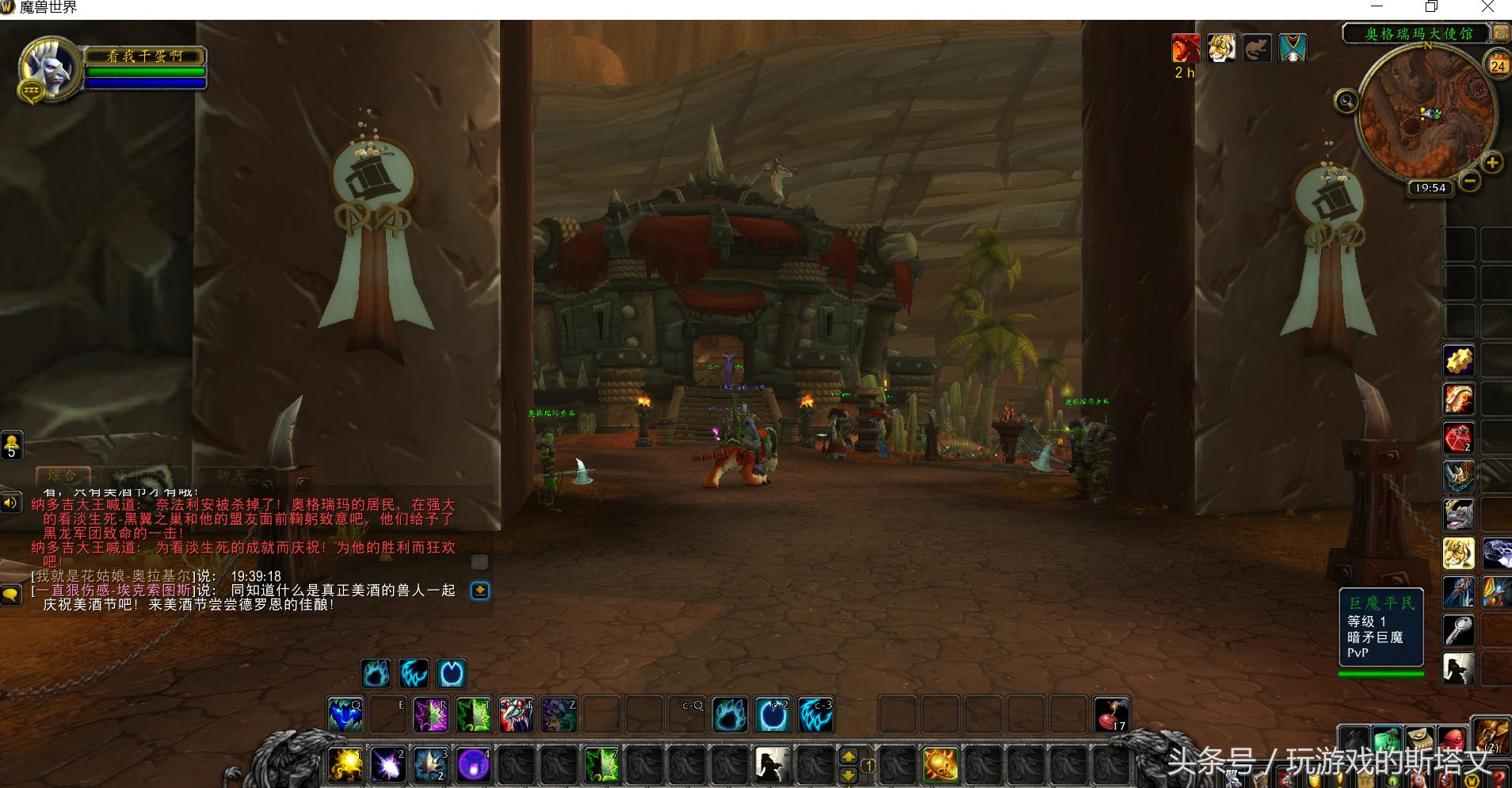The width and height of the screenshot is (1512, 788).
Task: Use the red bomb item with 17 charges
Action: click(x=1111, y=715)
